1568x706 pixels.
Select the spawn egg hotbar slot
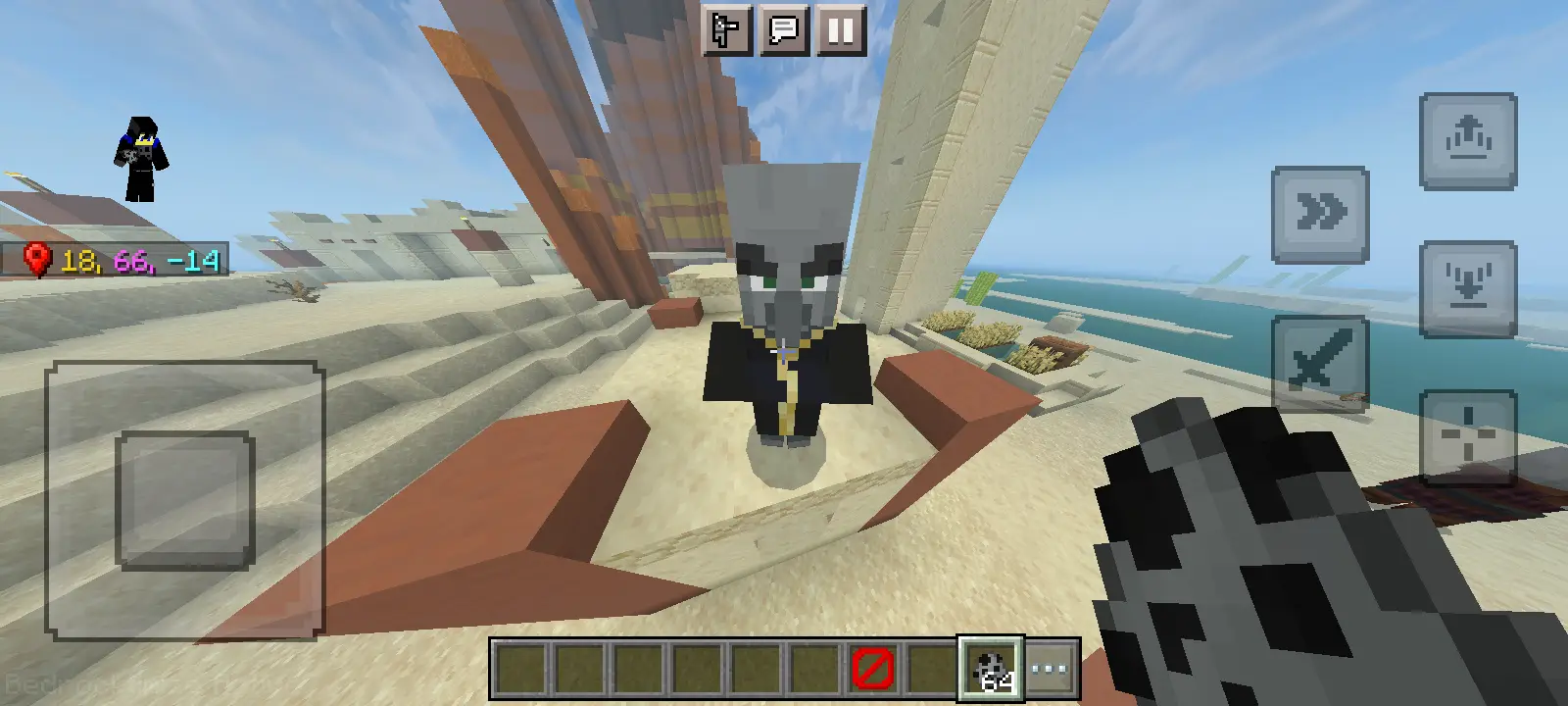(x=991, y=670)
